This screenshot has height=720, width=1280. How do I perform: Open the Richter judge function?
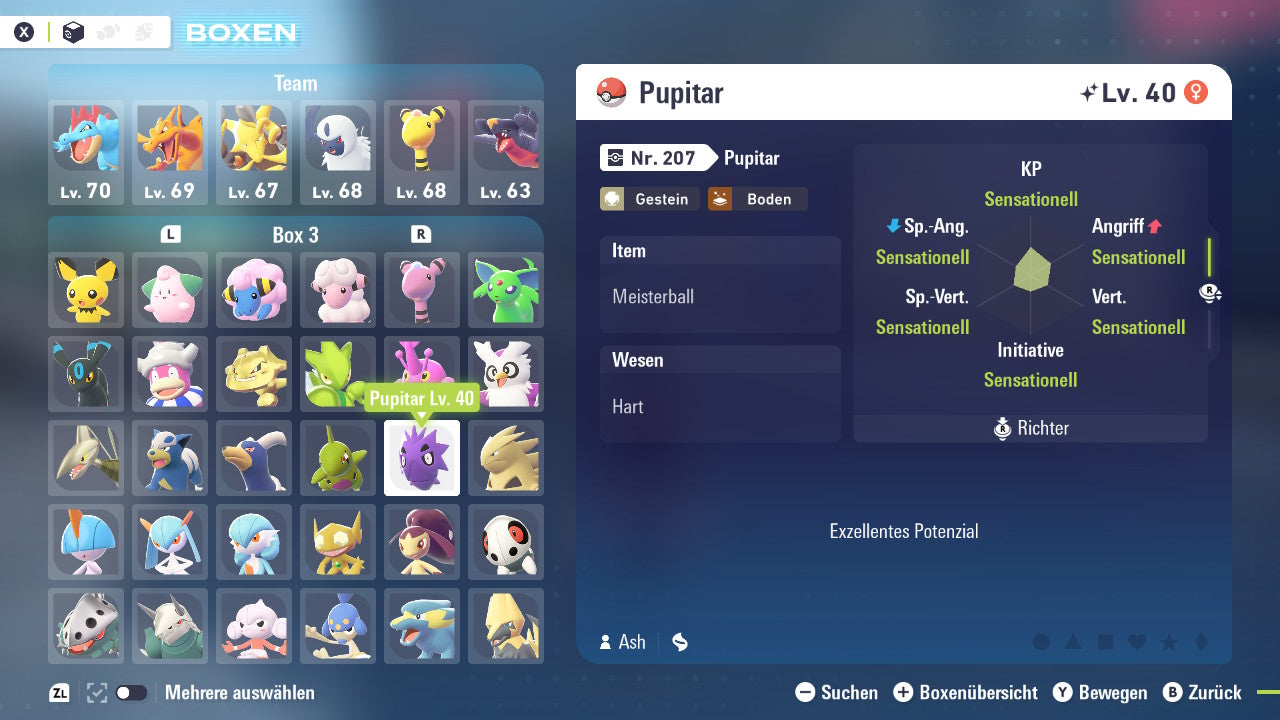click(x=1030, y=428)
